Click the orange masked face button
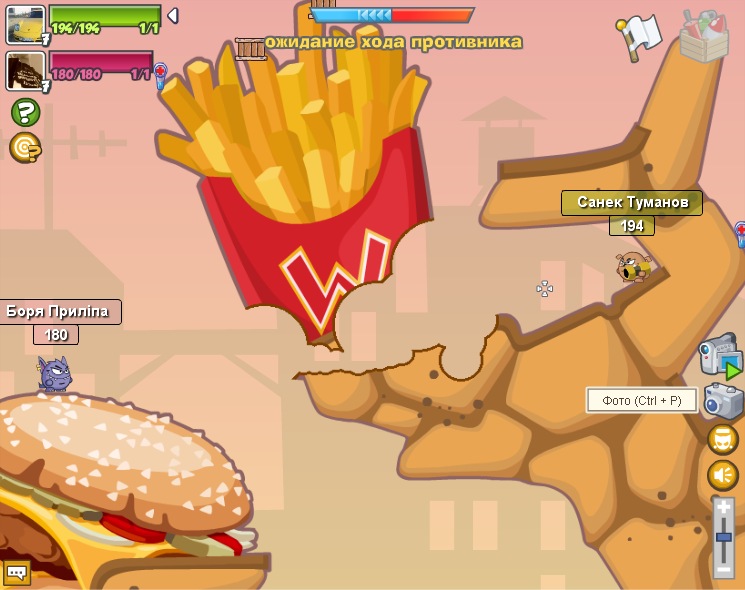Screen dimensions: 745x590 tap(722, 439)
